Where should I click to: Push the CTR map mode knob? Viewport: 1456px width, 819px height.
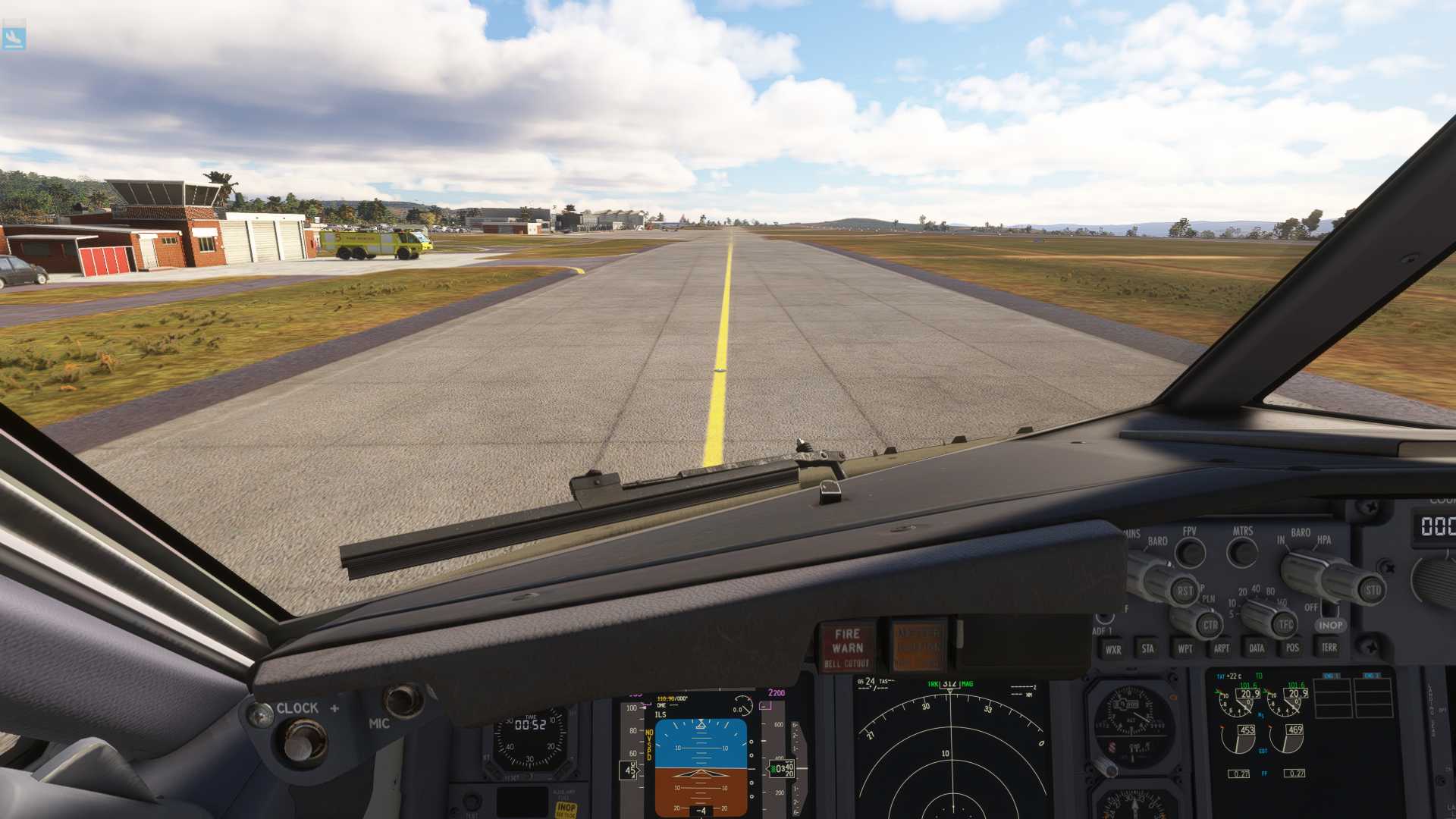1210,626
